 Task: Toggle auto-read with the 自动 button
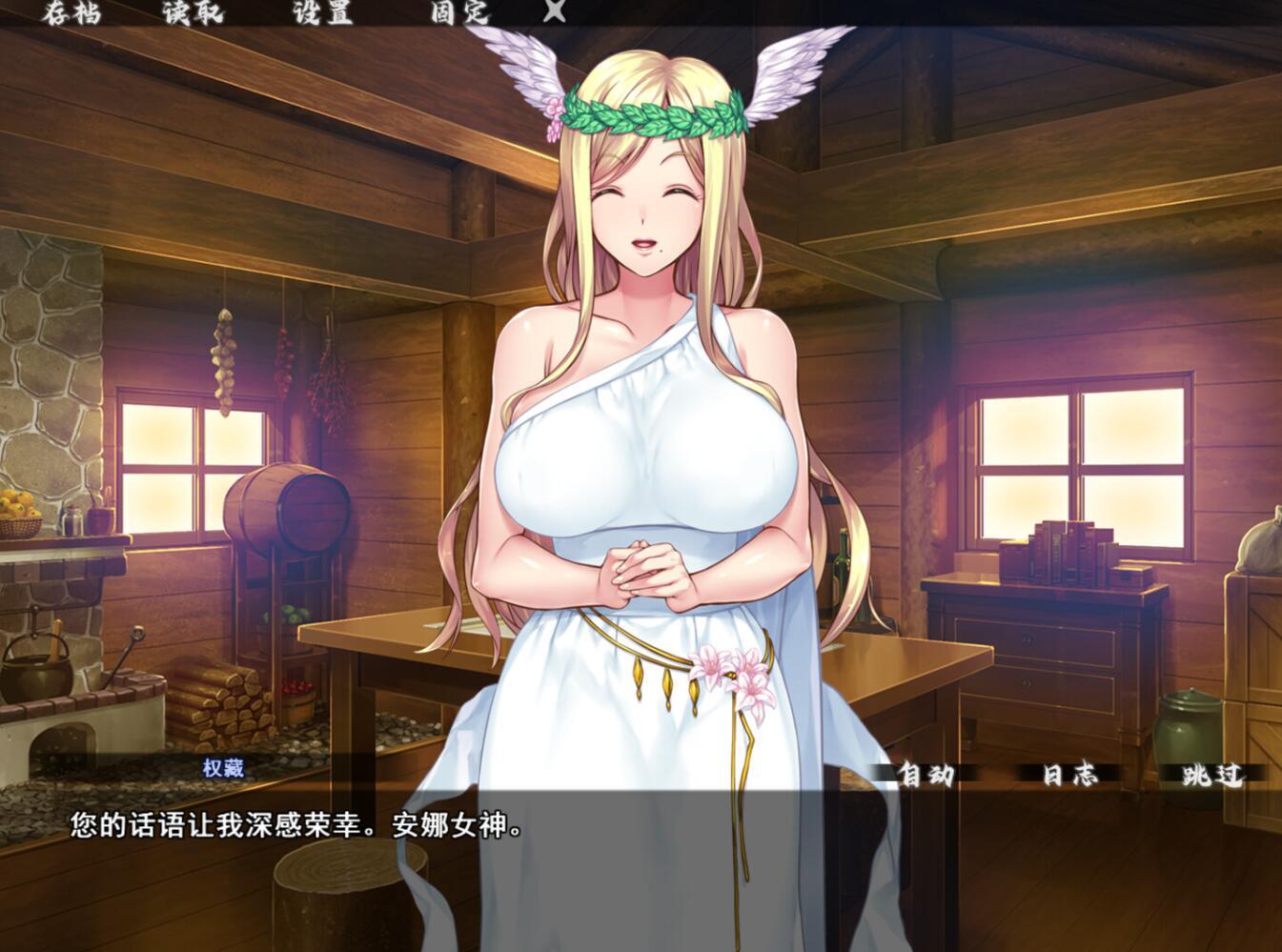click(929, 777)
